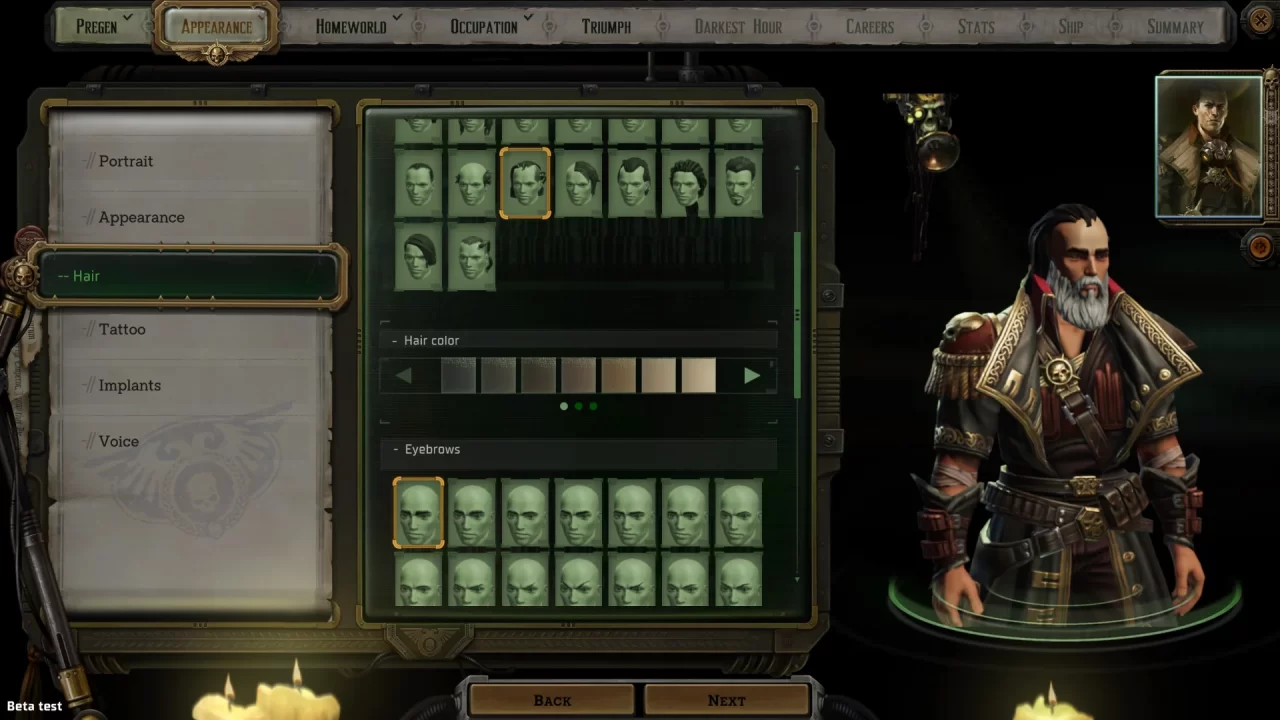1280x720 pixels.
Task: Select the first eyebrow style thumbnail
Action: click(x=418, y=513)
